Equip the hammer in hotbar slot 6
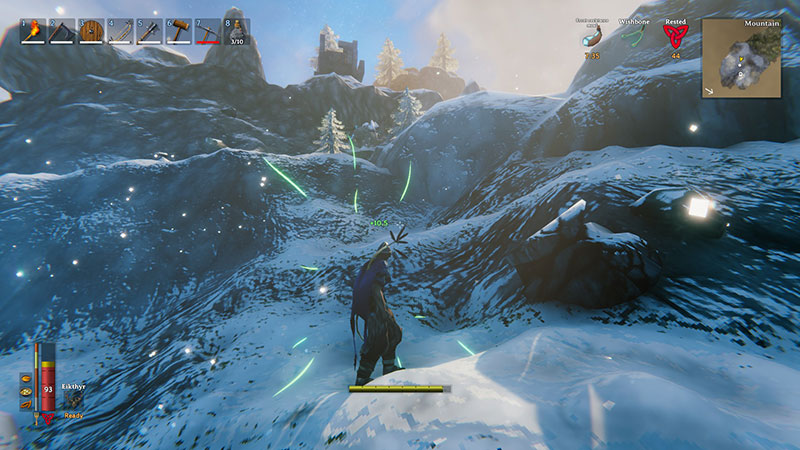Image resolution: width=800 pixels, height=450 pixels. tap(178, 32)
